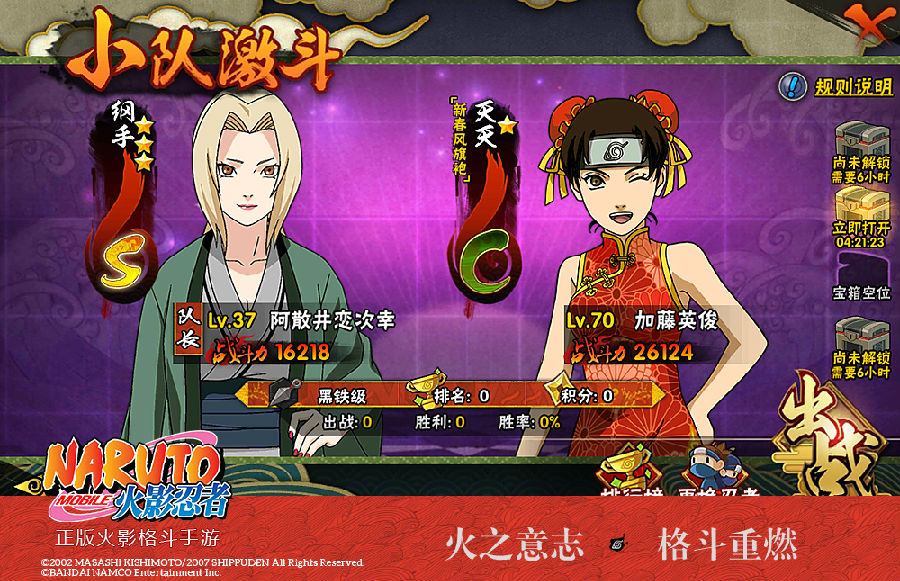Open the golden chest marked 立即打开

point(861,217)
